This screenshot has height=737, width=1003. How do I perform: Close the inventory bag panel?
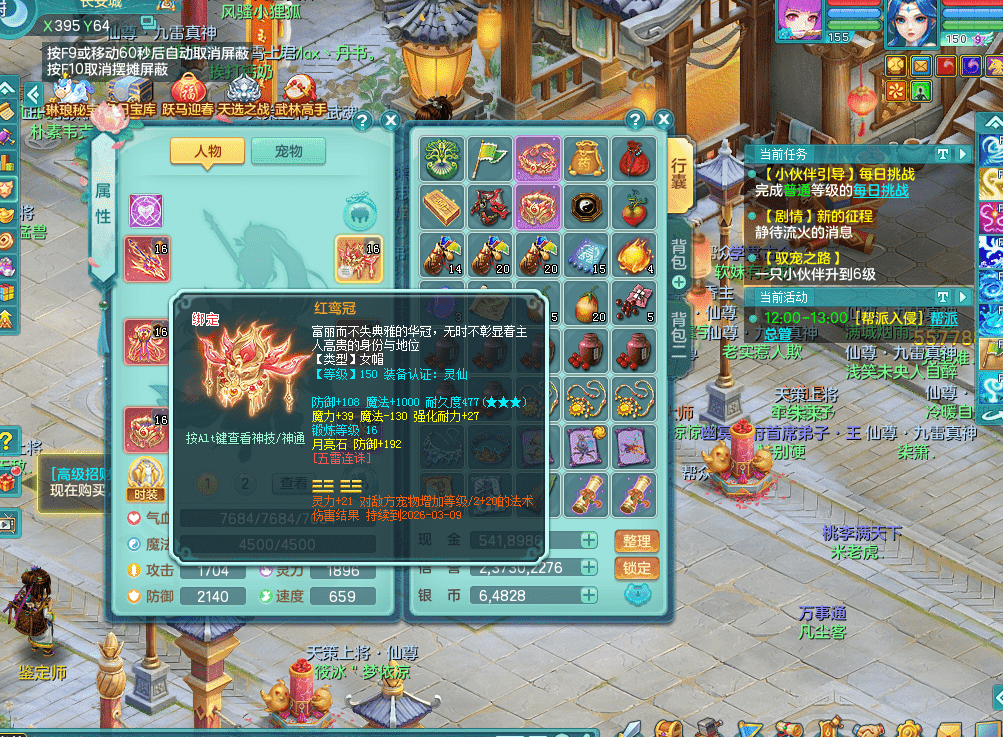click(662, 120)
